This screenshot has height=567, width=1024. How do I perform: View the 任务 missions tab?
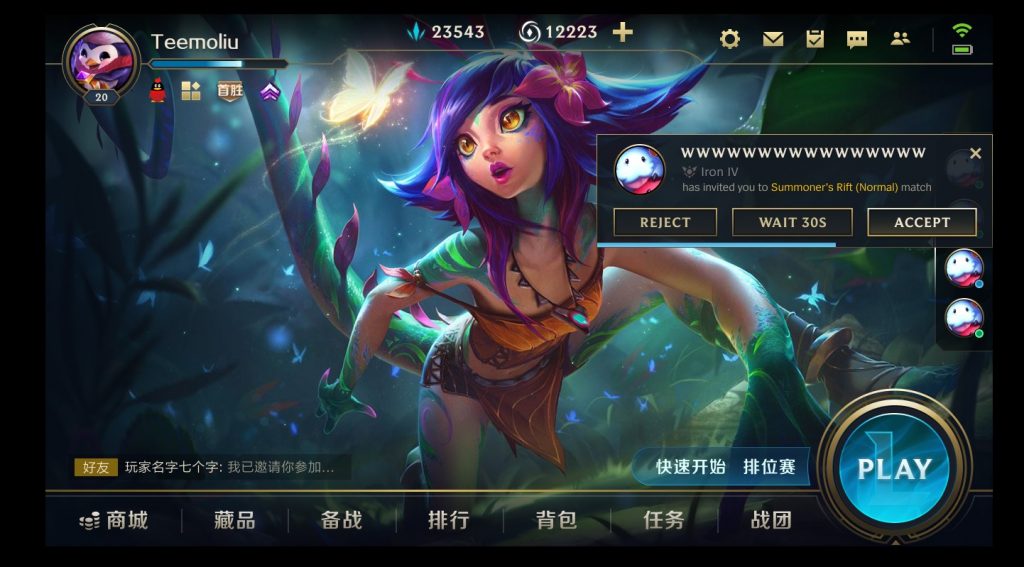(664, 520)
